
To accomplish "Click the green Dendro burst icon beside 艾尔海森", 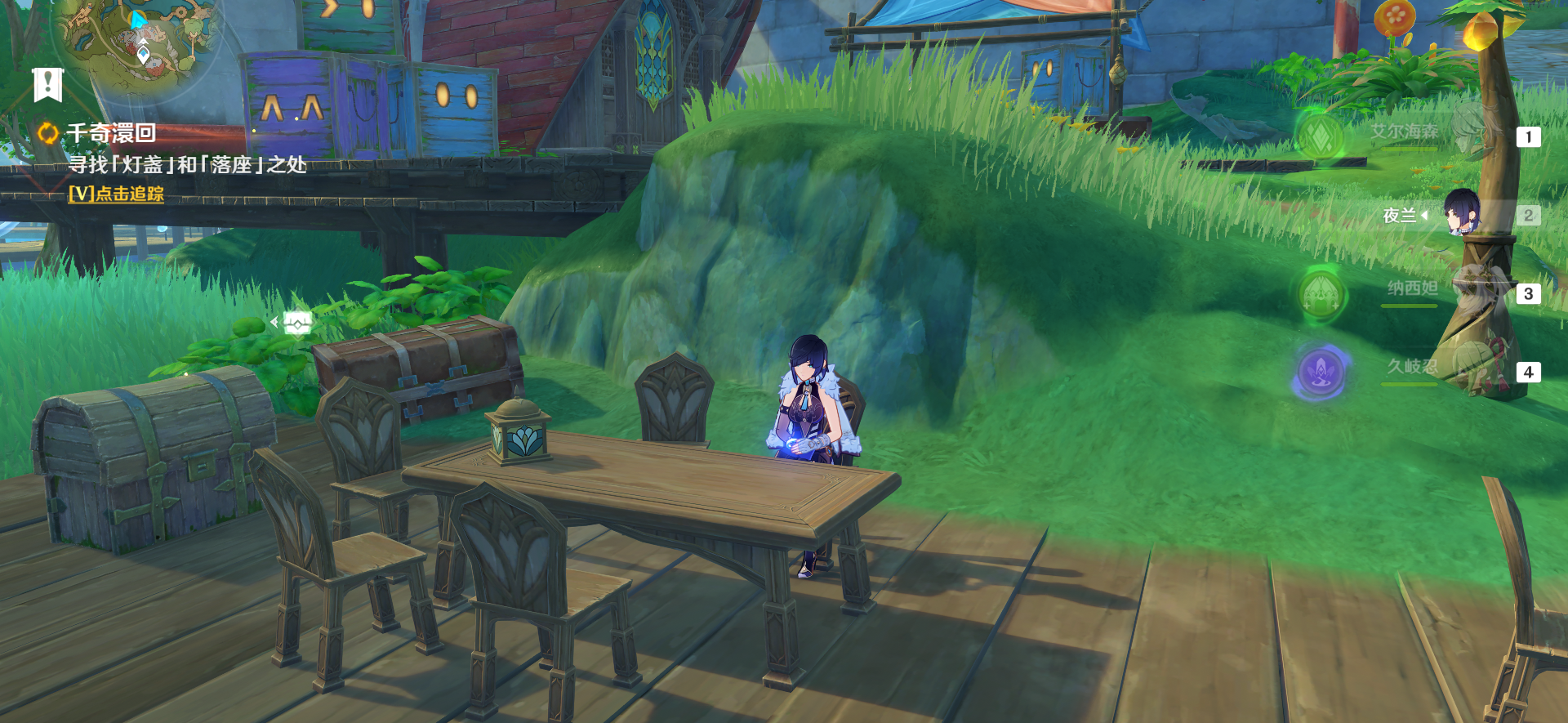I will [x=1320, y=136].
